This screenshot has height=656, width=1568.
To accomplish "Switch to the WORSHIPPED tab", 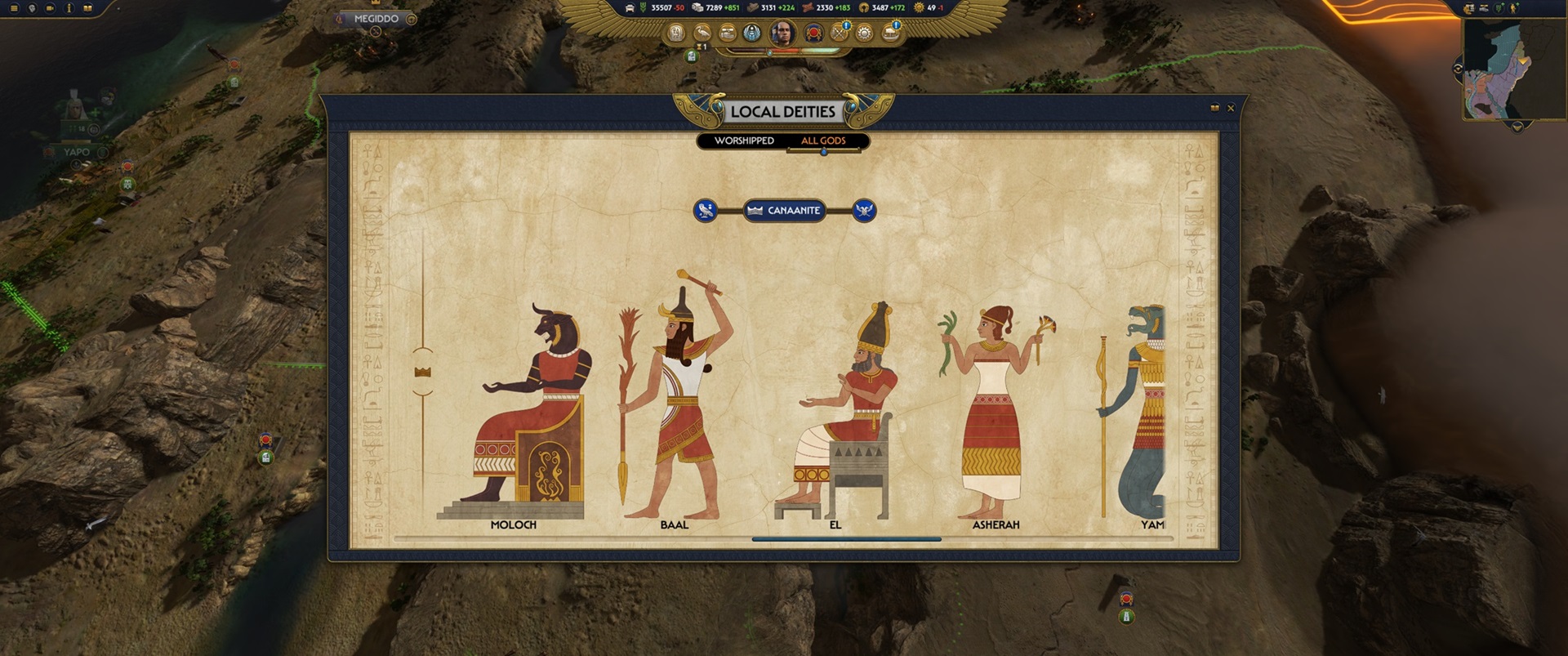I will (x=744, y=141).
